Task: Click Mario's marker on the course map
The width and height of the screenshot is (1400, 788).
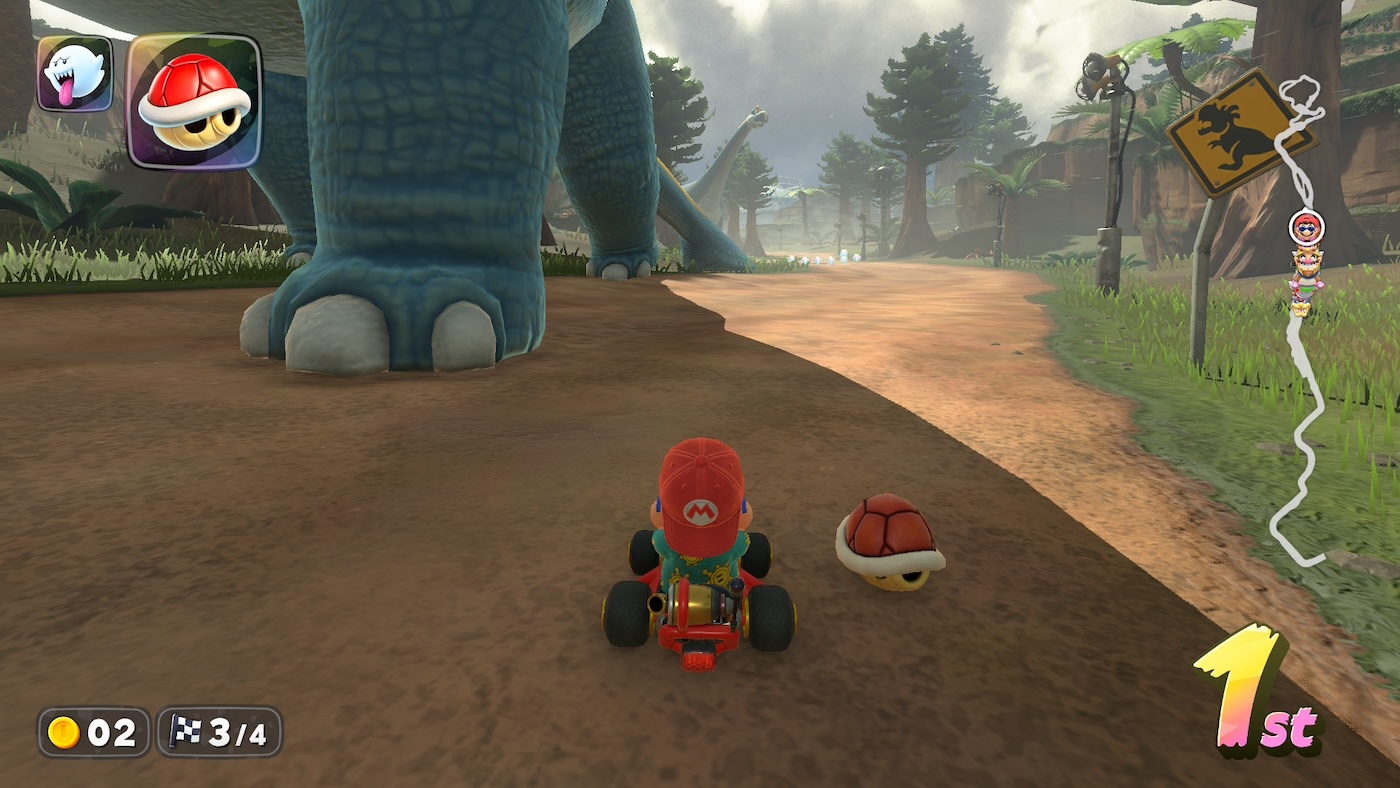Action: [1305, 228]
